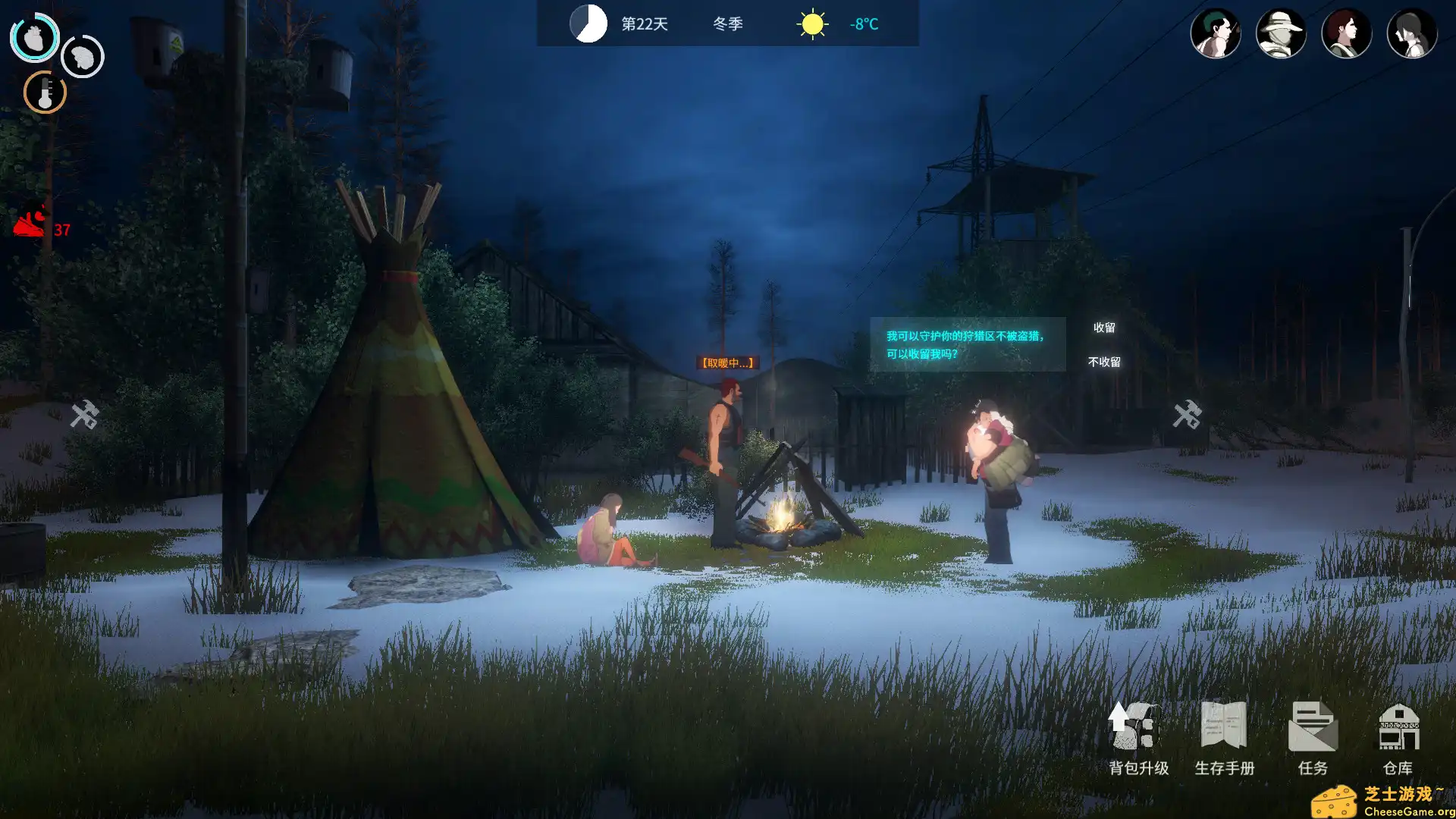The height and width of the screenshot is (819, 1456).
Task: Click the 【取暖中...】 warming status bubble
Action: (726, 363)
